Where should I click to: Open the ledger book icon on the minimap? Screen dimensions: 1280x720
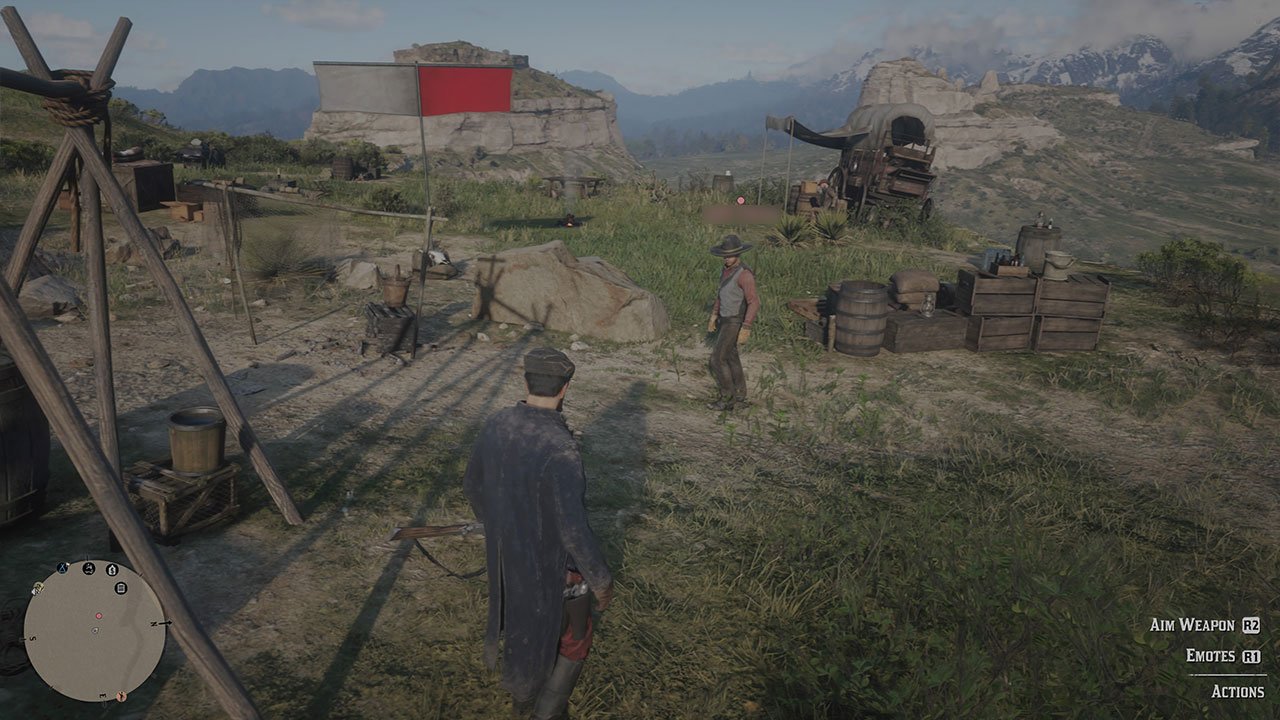coord(121,587)
